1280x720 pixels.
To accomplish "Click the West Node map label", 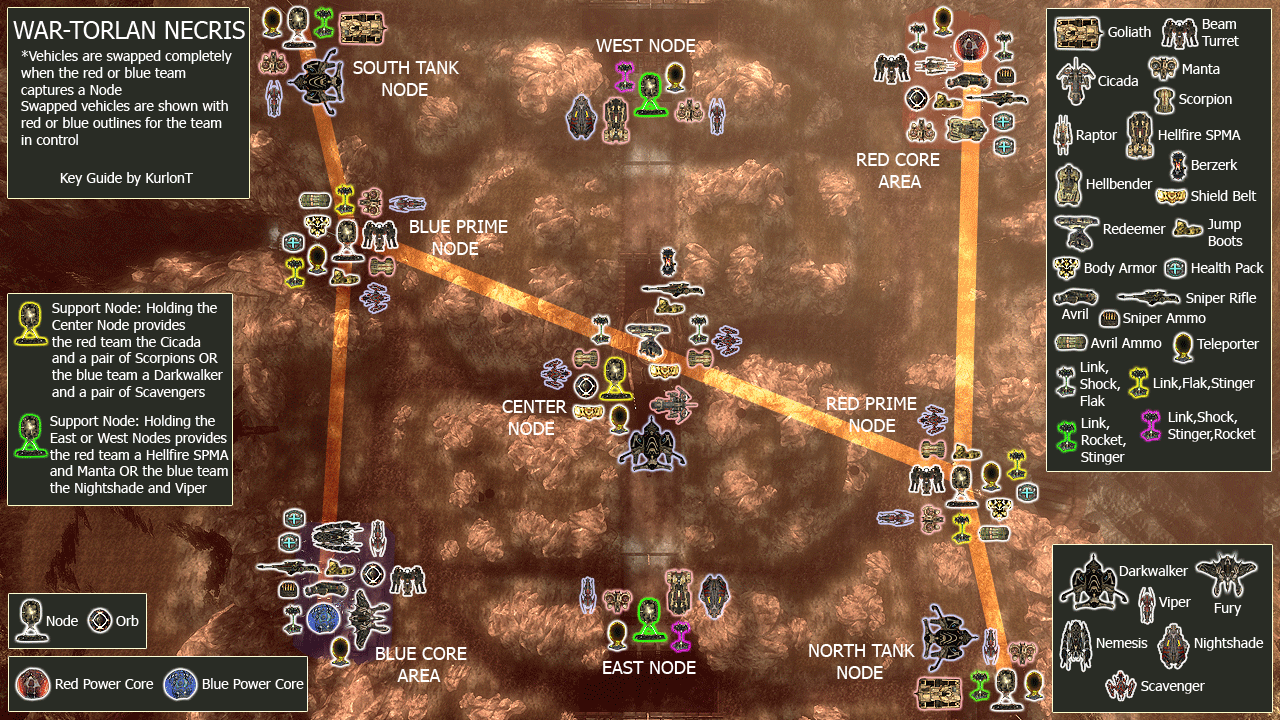I will coord(645,46).
